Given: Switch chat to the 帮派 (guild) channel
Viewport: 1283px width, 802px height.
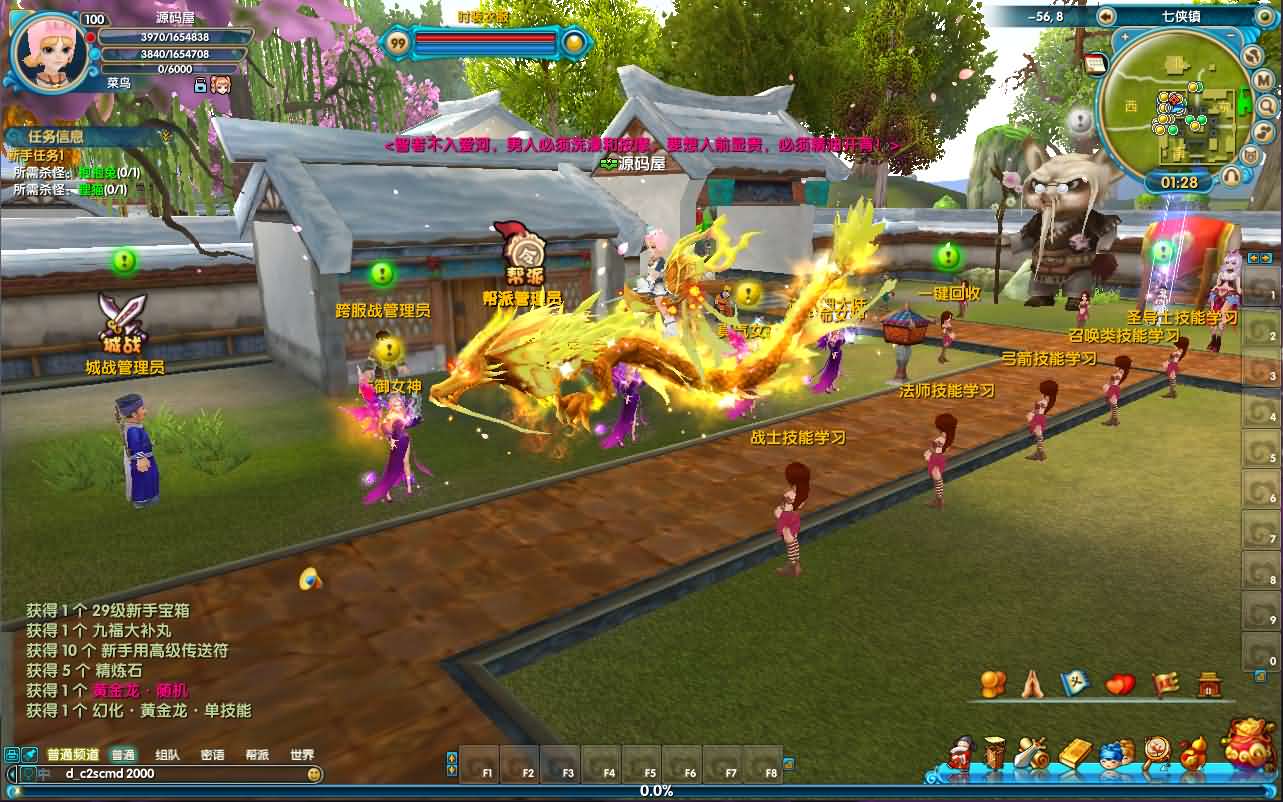Looking at the screenshot, I should (x=257, y=755).
